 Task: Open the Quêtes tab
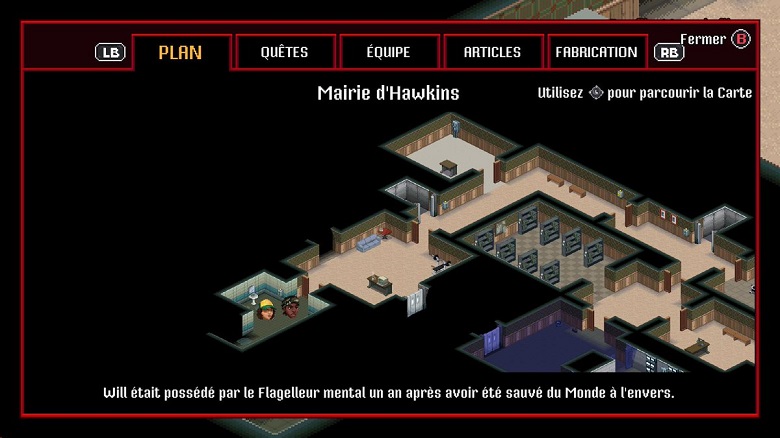click(284, 52)
